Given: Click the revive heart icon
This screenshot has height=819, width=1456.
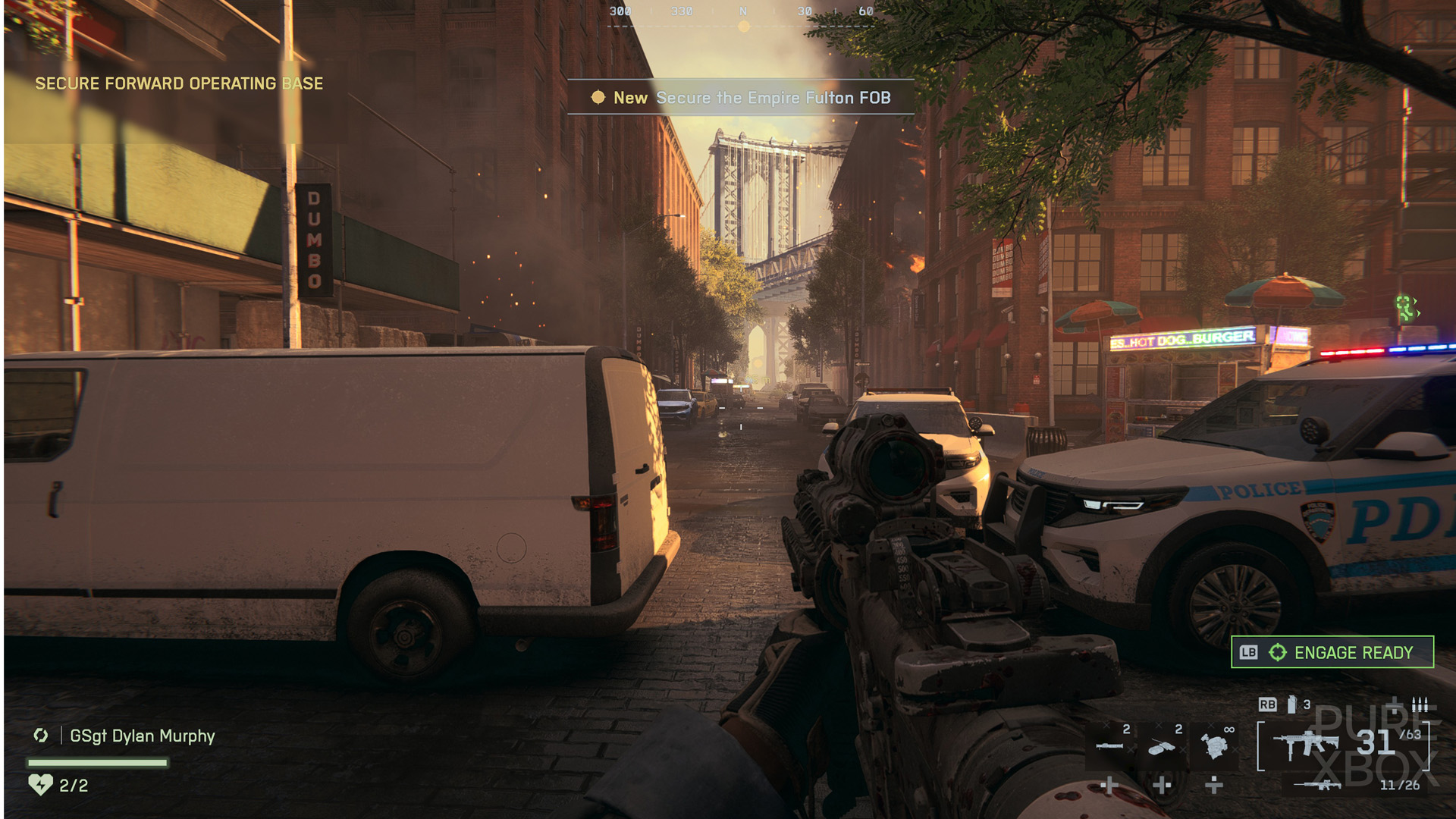Looking at the screenshot, I should click(40, 784).
